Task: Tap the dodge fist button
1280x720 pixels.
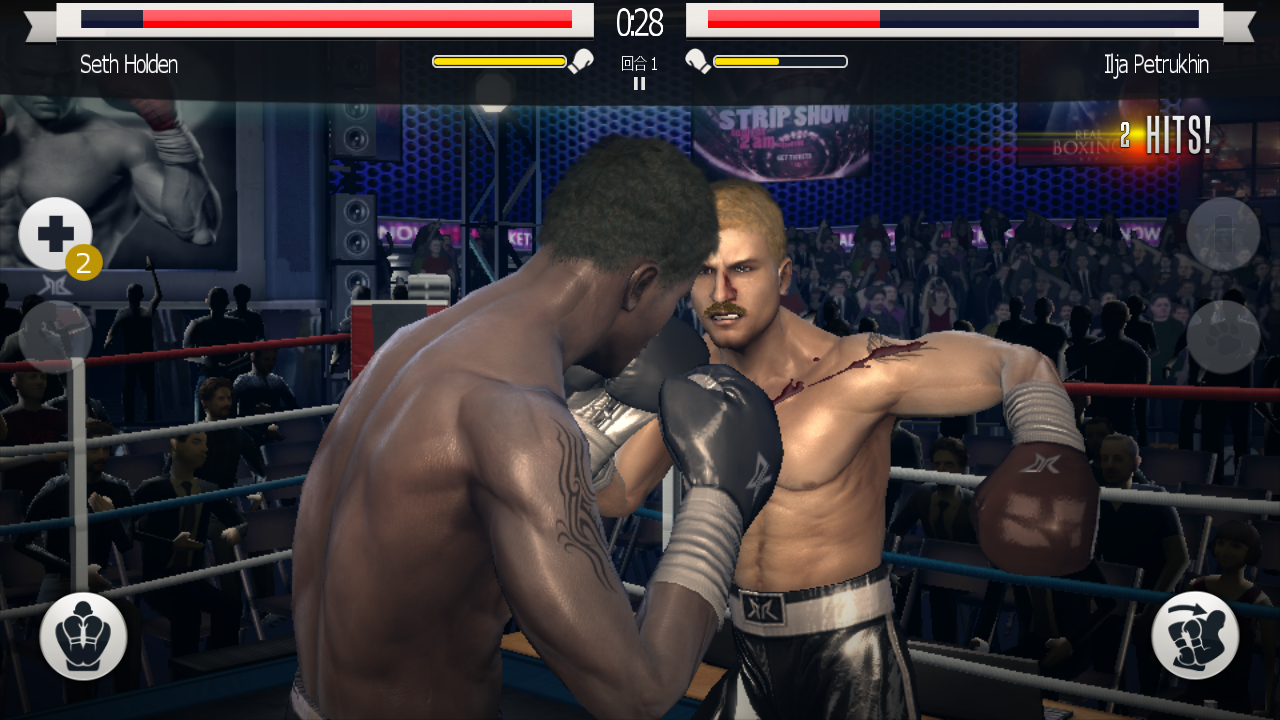Action: point(1195,636)
